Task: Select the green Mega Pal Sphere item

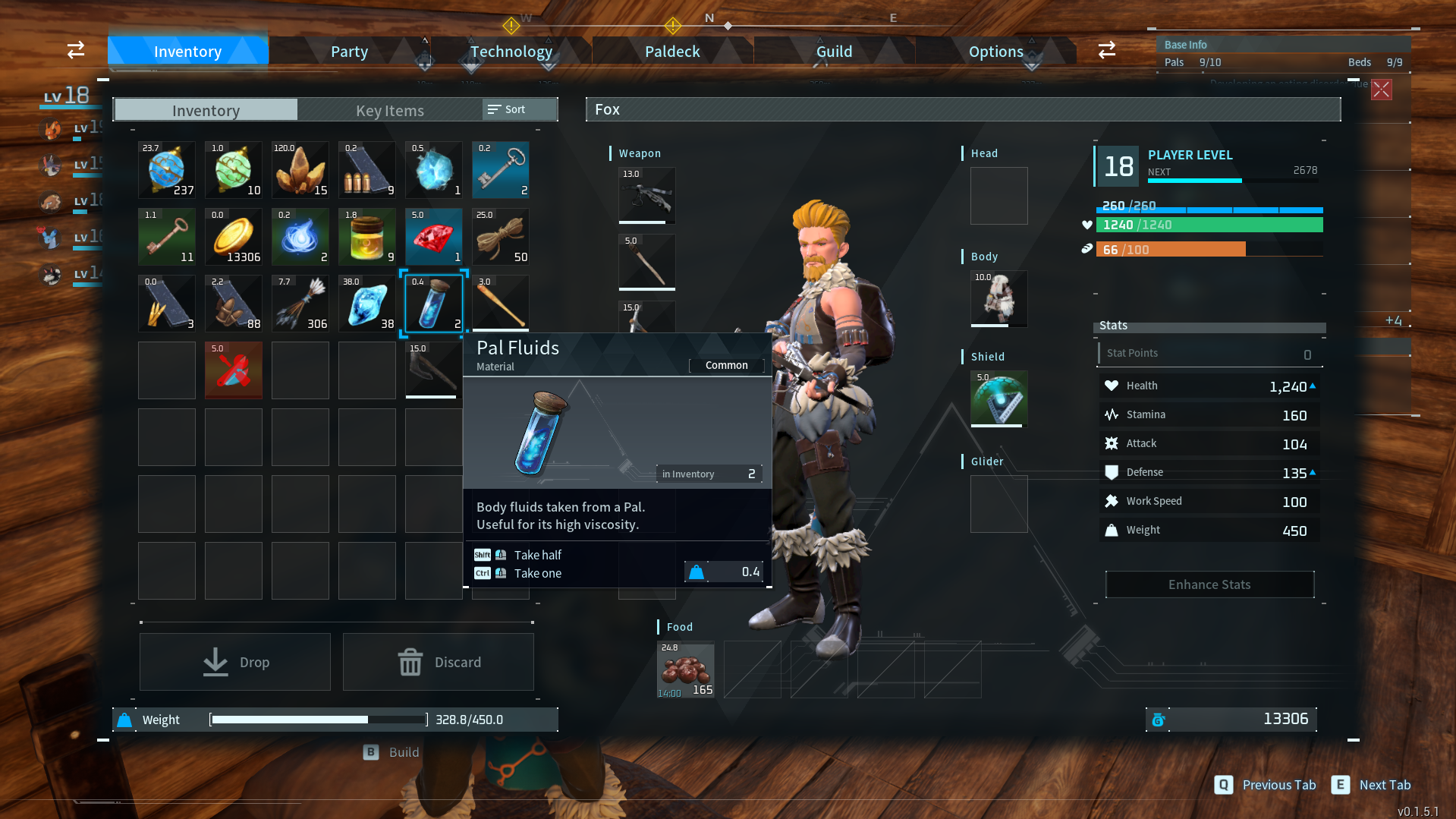Action: pyautogui.click(x=233, y=169)
